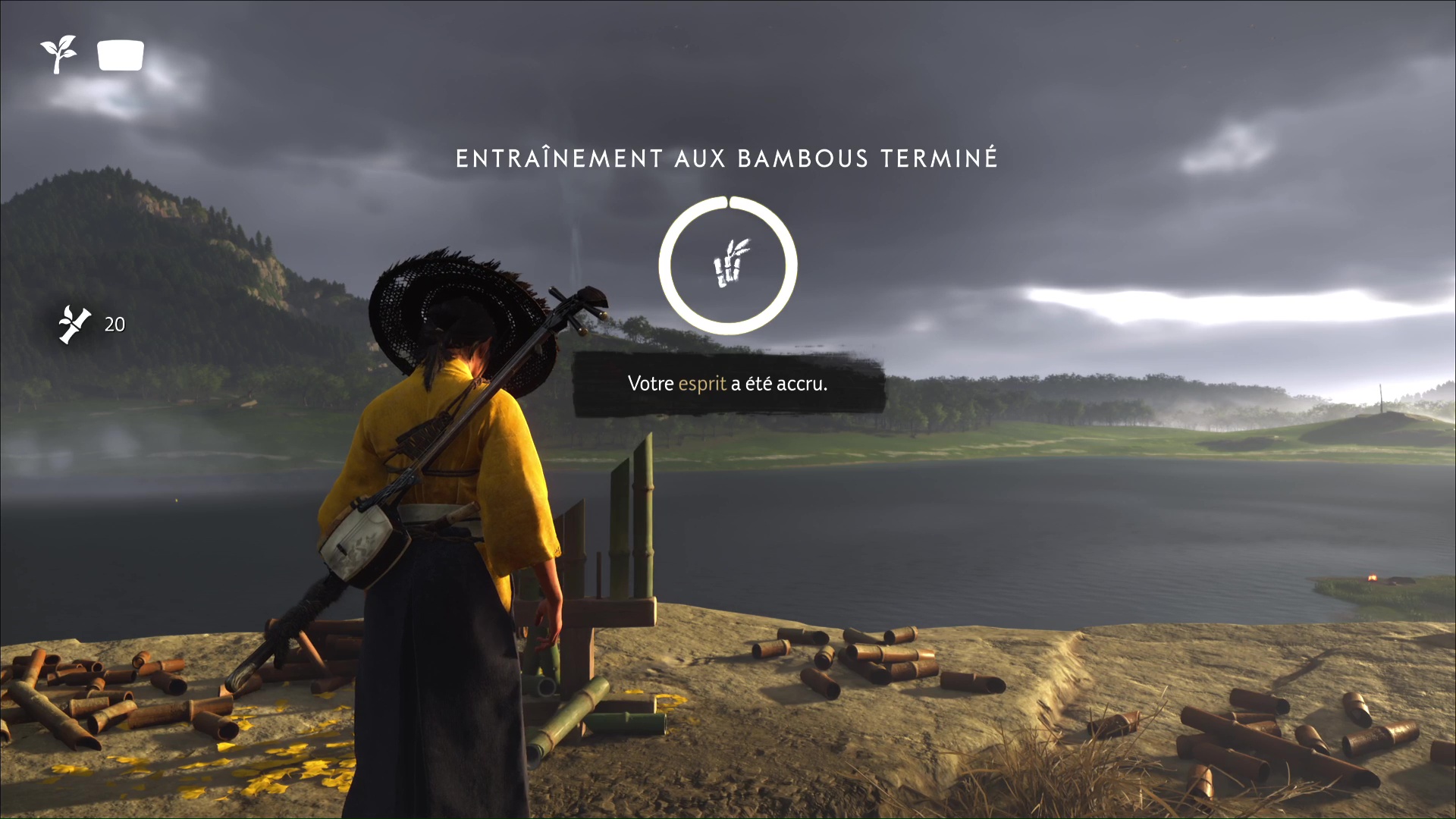
Task: Click the bamboo resource icon
Action: click(x=75, y=325)
